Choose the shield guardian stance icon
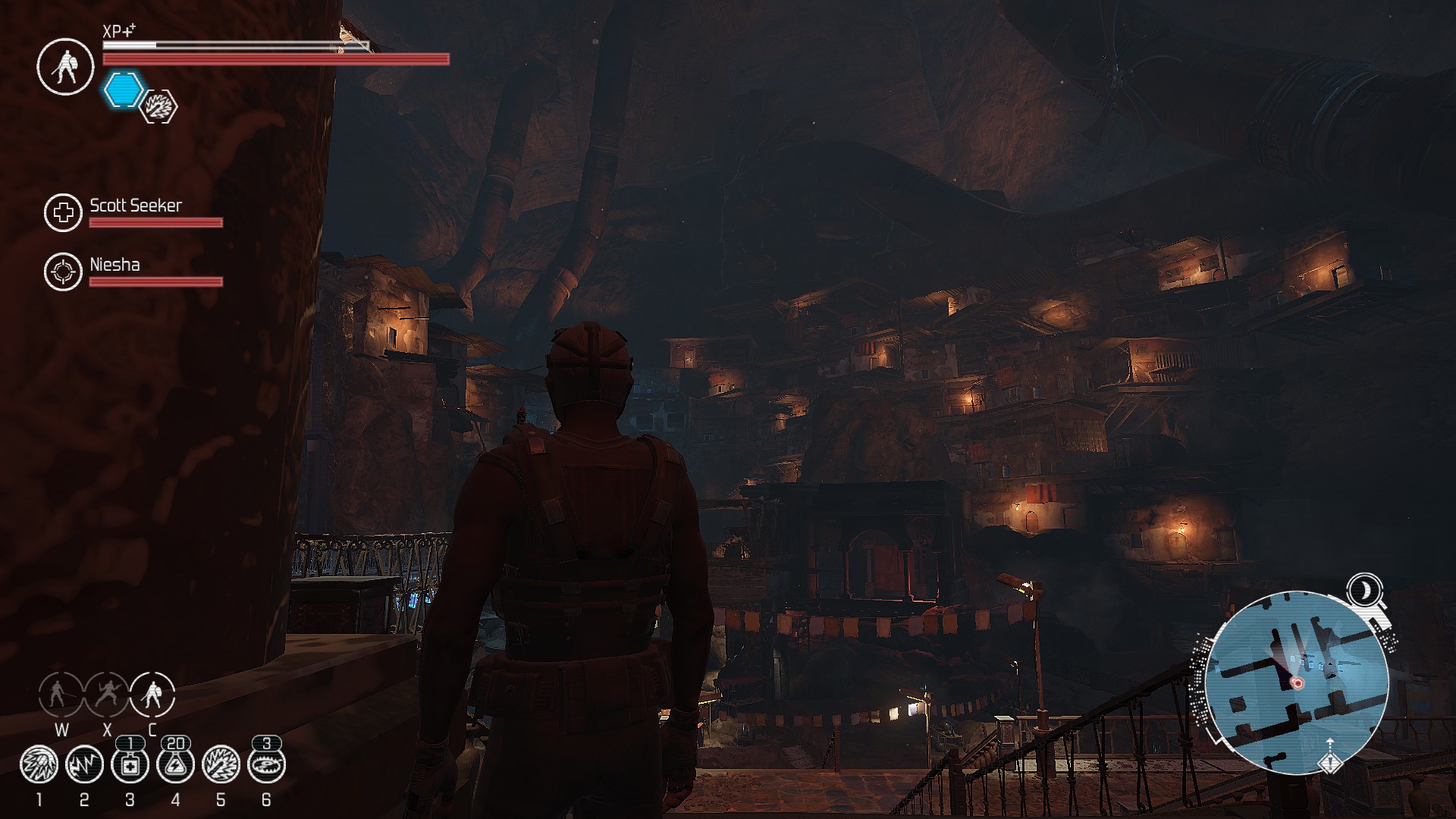1456x819 pixels. 152,694
